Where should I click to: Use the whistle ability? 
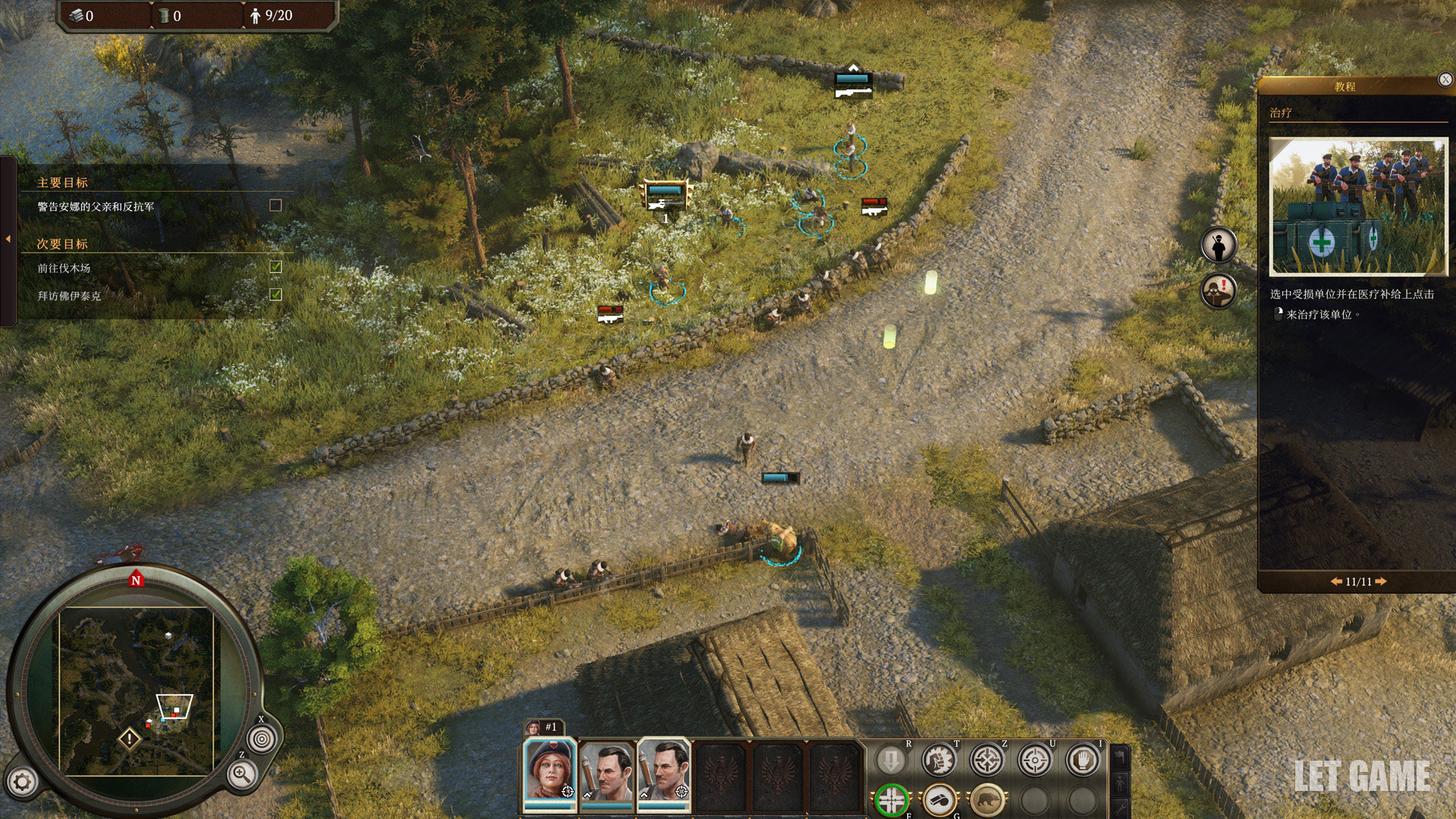pyautogui.click(x=940, y=799)
